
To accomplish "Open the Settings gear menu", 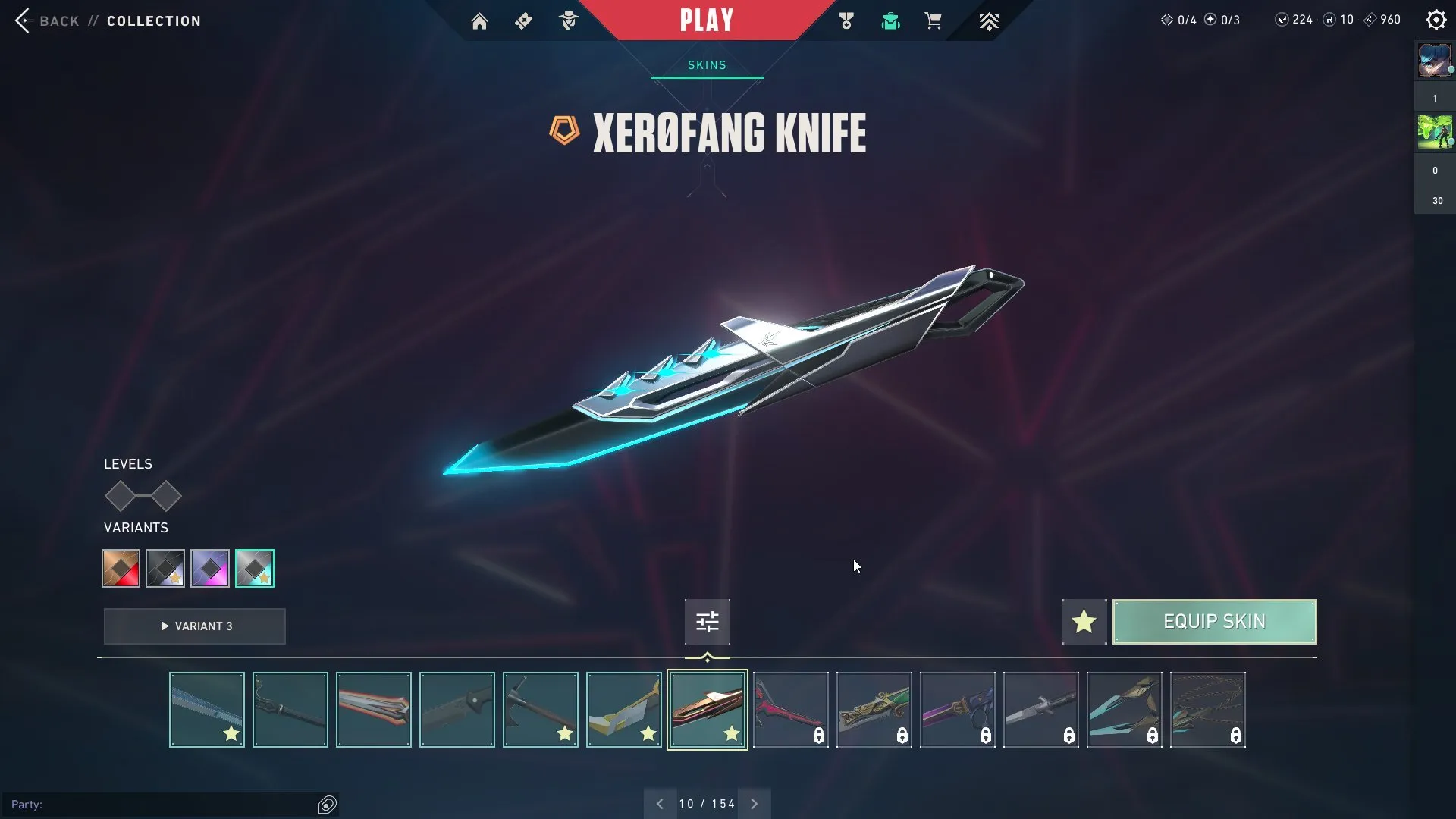I will point(1436,20).
